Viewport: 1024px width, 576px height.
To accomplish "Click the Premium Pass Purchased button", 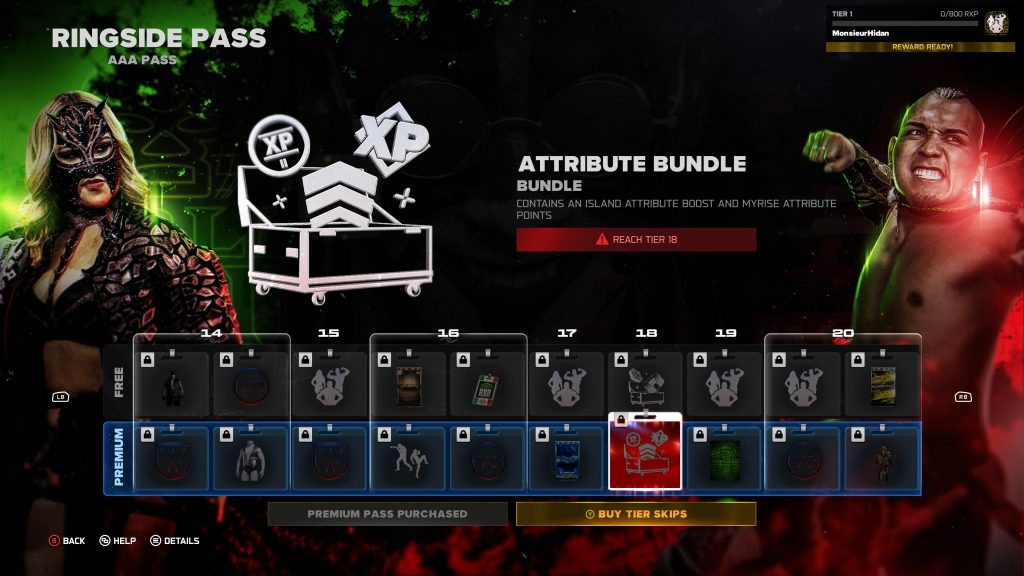I will [387, 514].
